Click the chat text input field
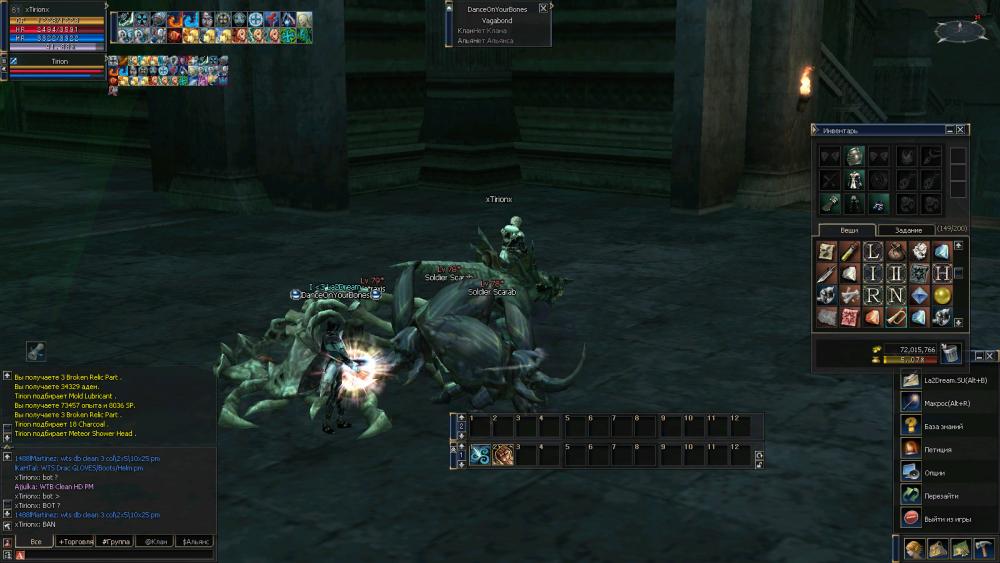The image size is (1000, 563). pos(120,555)
